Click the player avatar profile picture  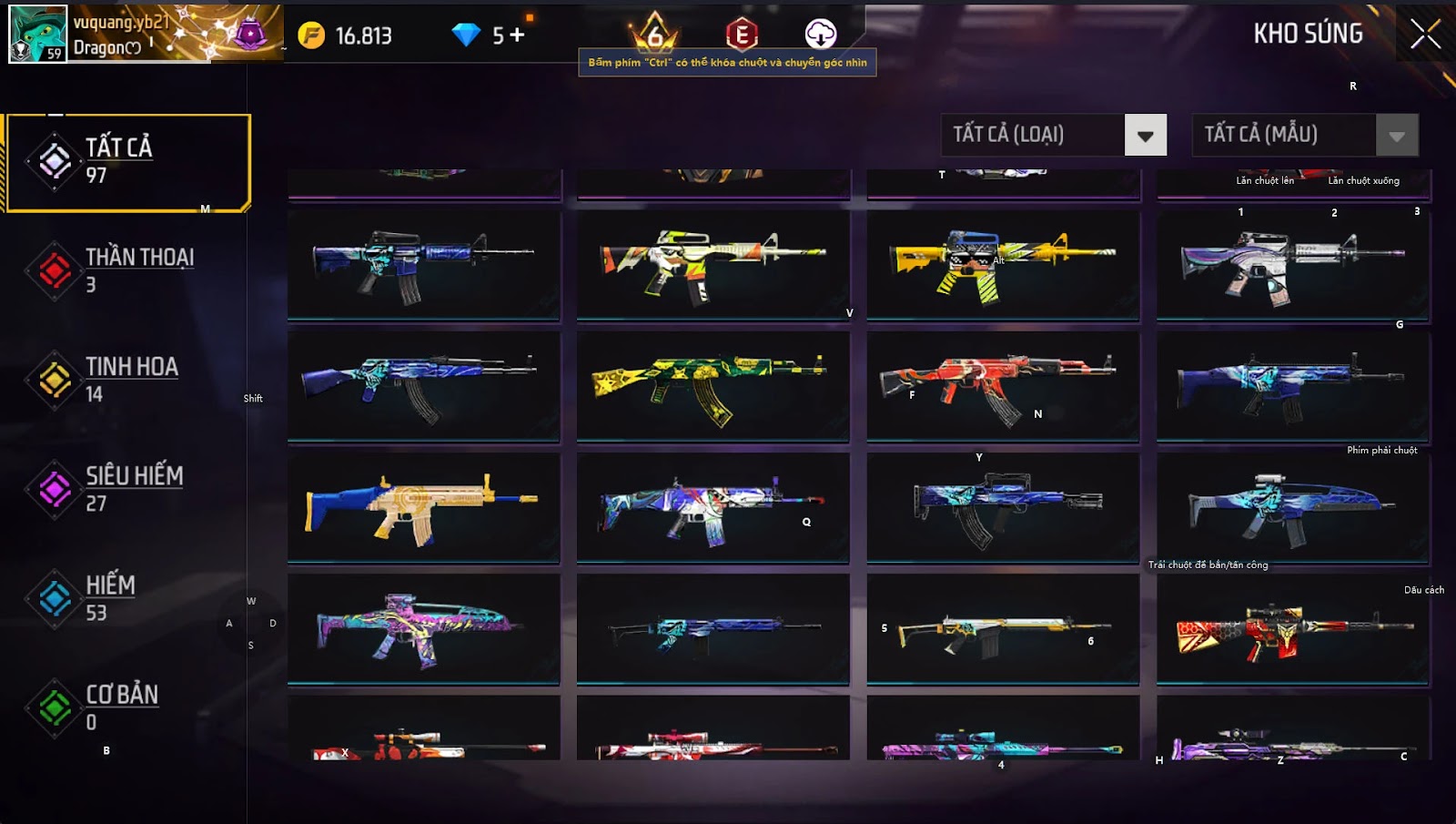tap(38, 35)
